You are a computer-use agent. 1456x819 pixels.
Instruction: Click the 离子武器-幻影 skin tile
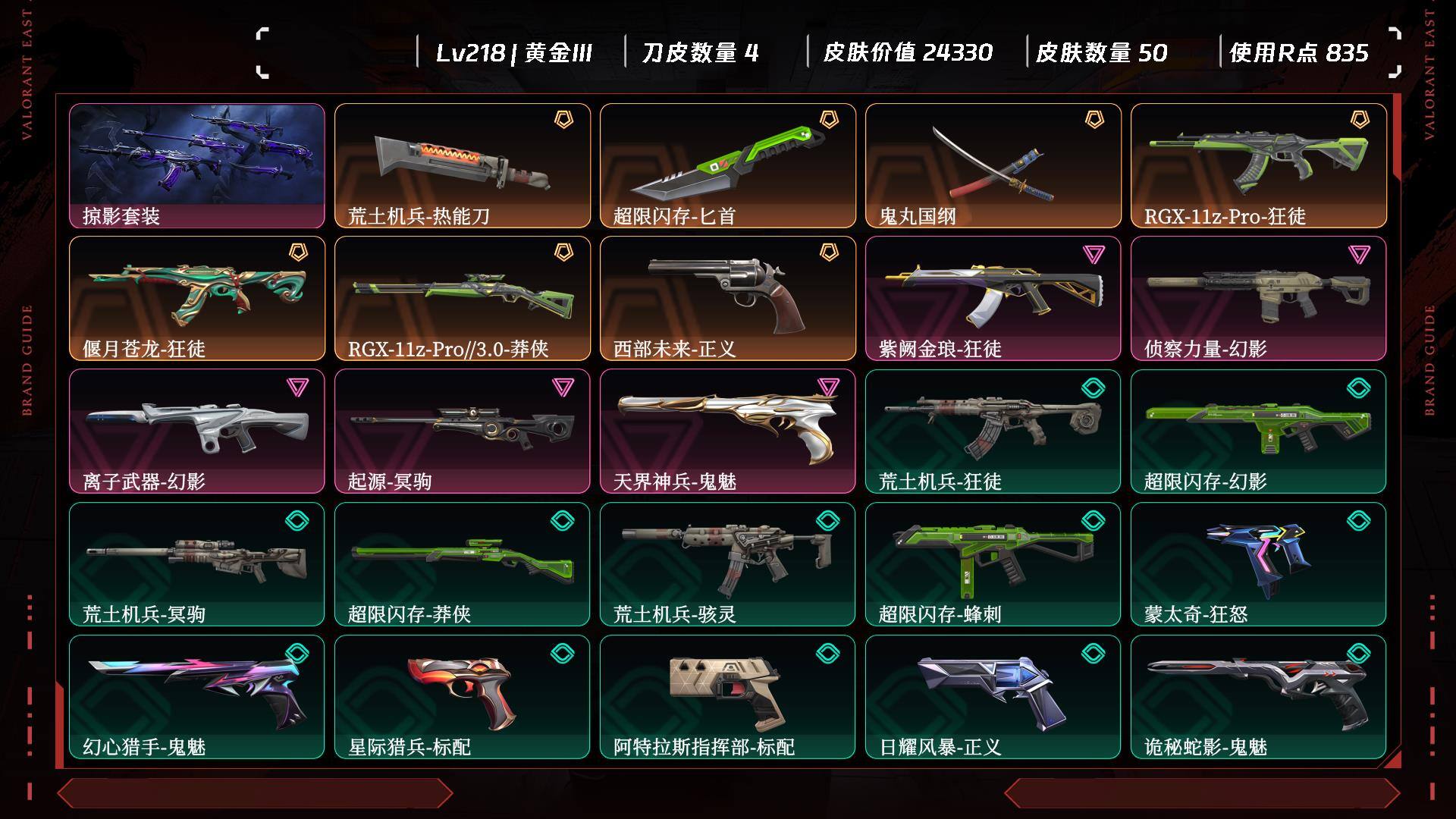click(x=196, y=431)
